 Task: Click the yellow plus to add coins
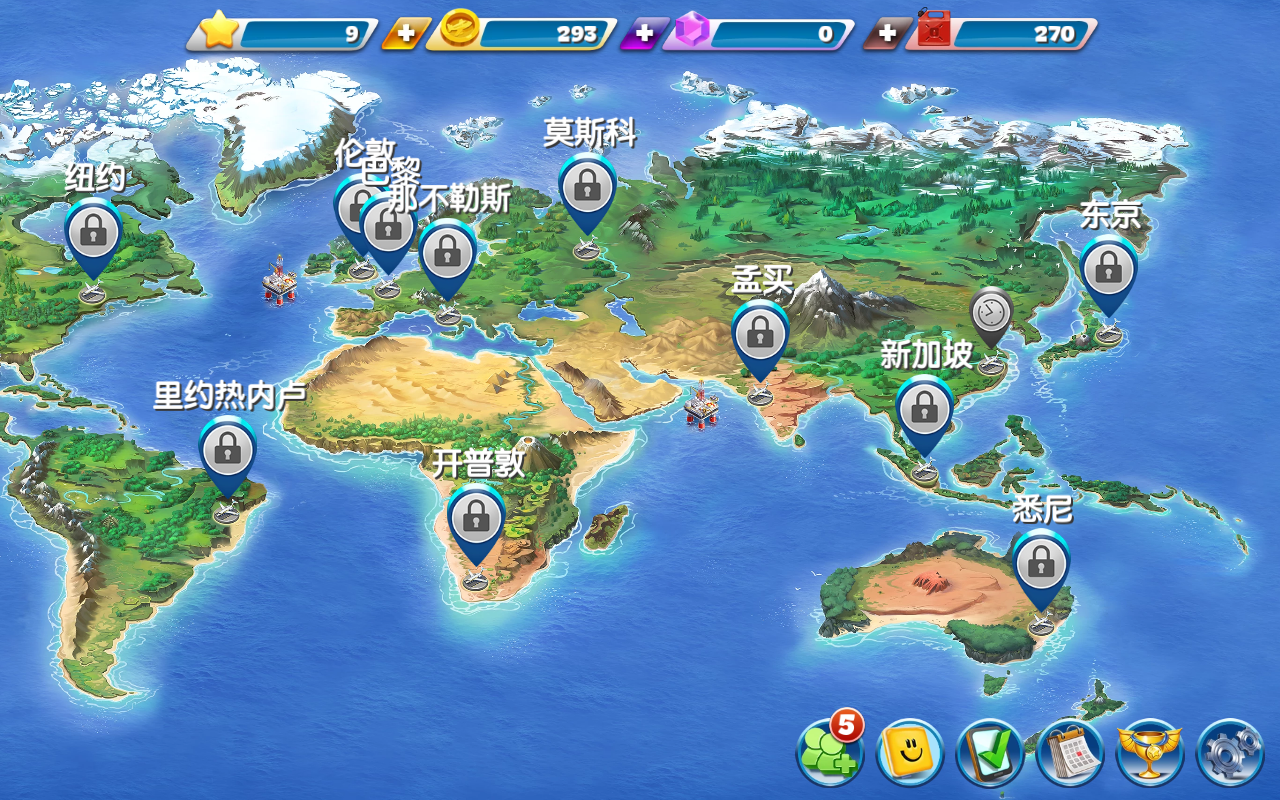[405, 34]
